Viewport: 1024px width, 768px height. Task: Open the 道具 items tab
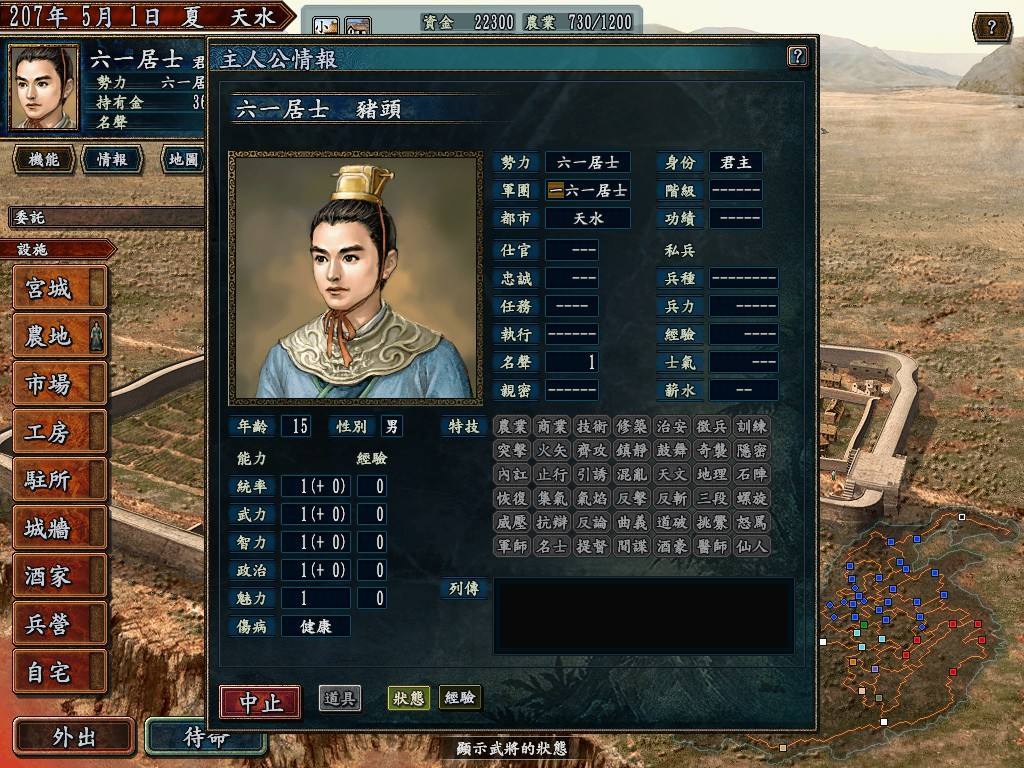pos(340,698)
